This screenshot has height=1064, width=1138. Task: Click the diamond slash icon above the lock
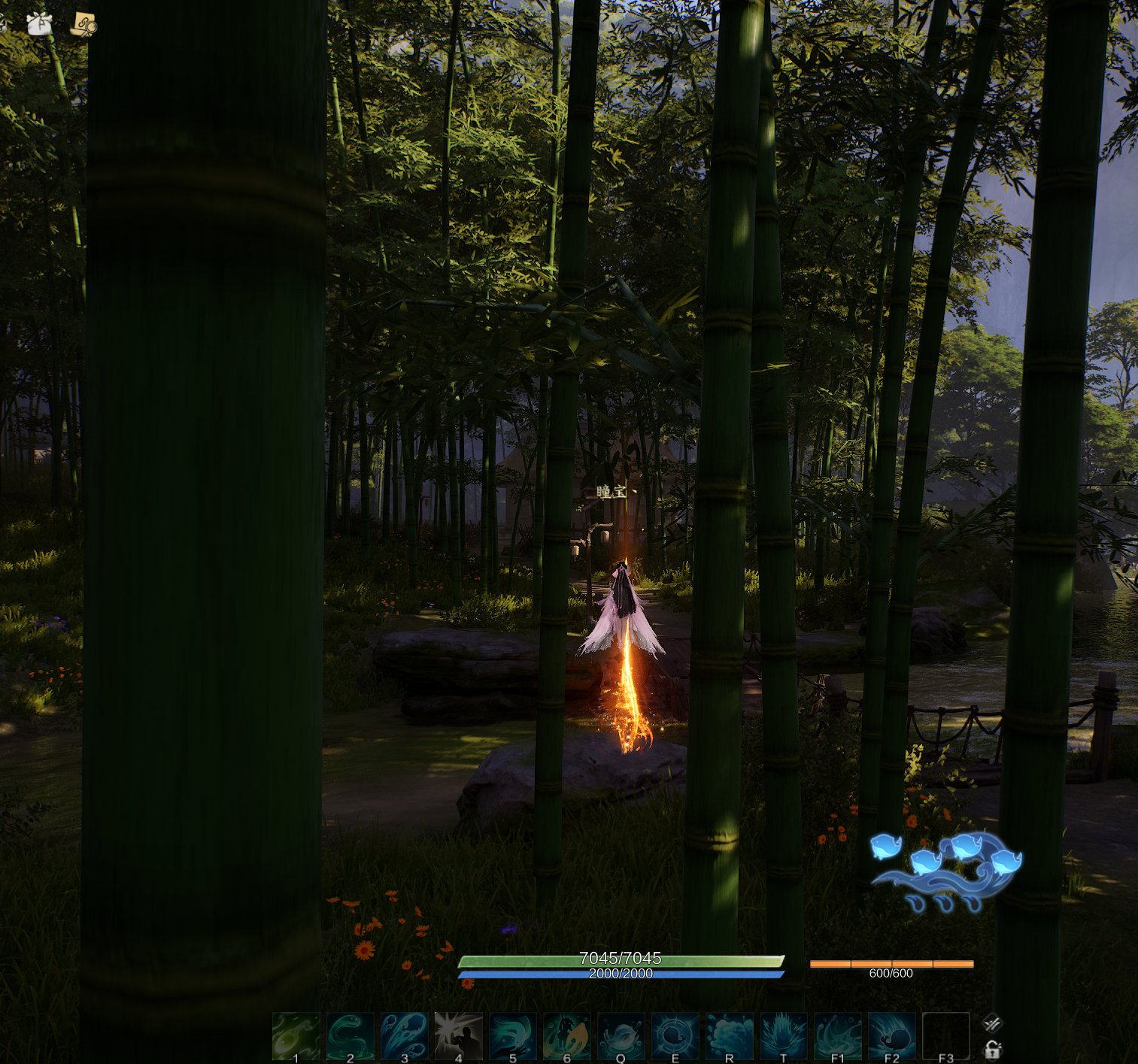coord(992,1023)
